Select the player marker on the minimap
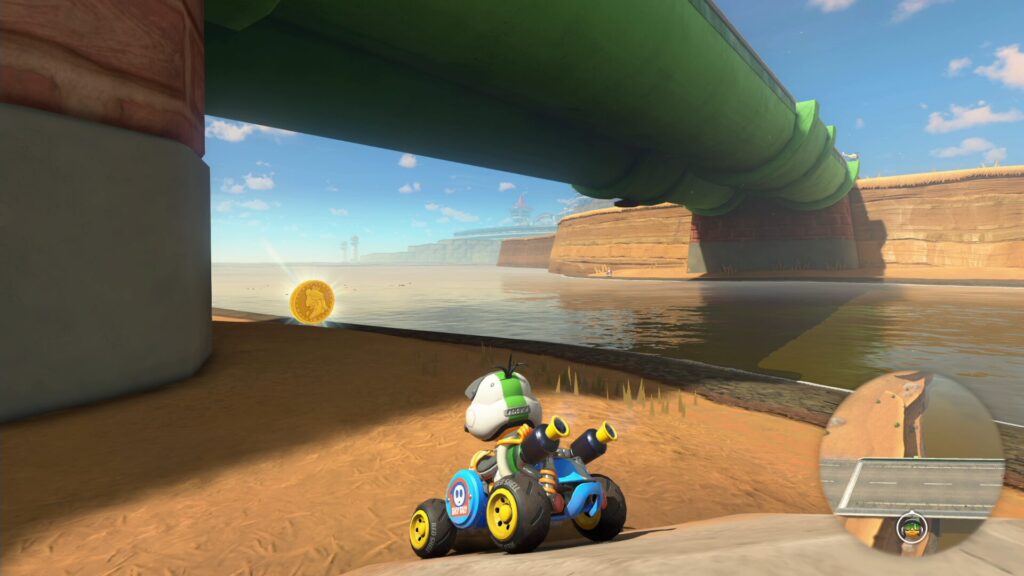The image size is (1024, 576). click(911, 527)
